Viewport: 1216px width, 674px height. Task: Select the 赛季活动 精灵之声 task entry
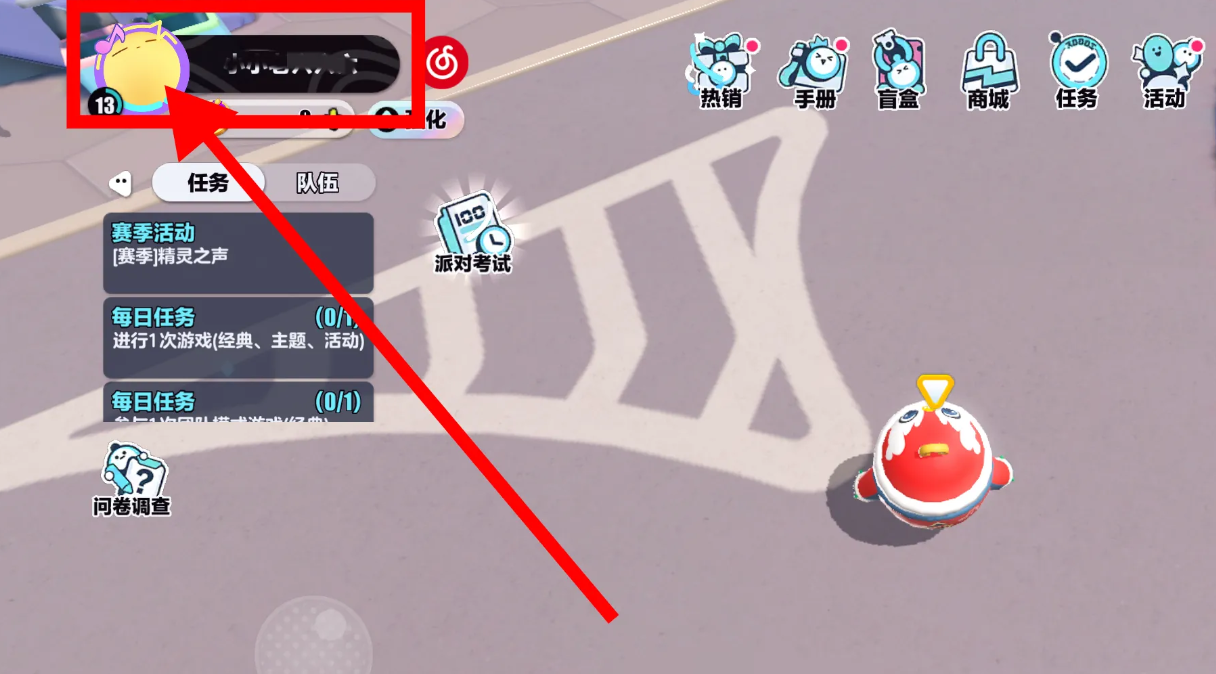point(238,246)
